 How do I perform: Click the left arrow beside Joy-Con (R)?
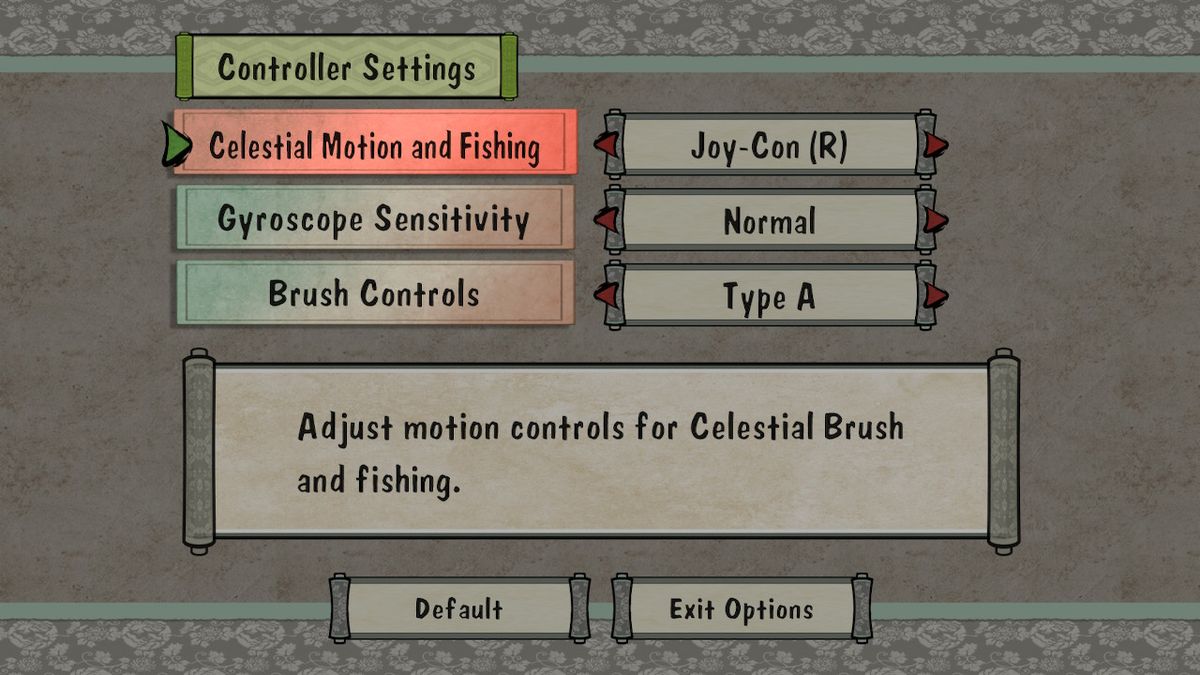605,146
